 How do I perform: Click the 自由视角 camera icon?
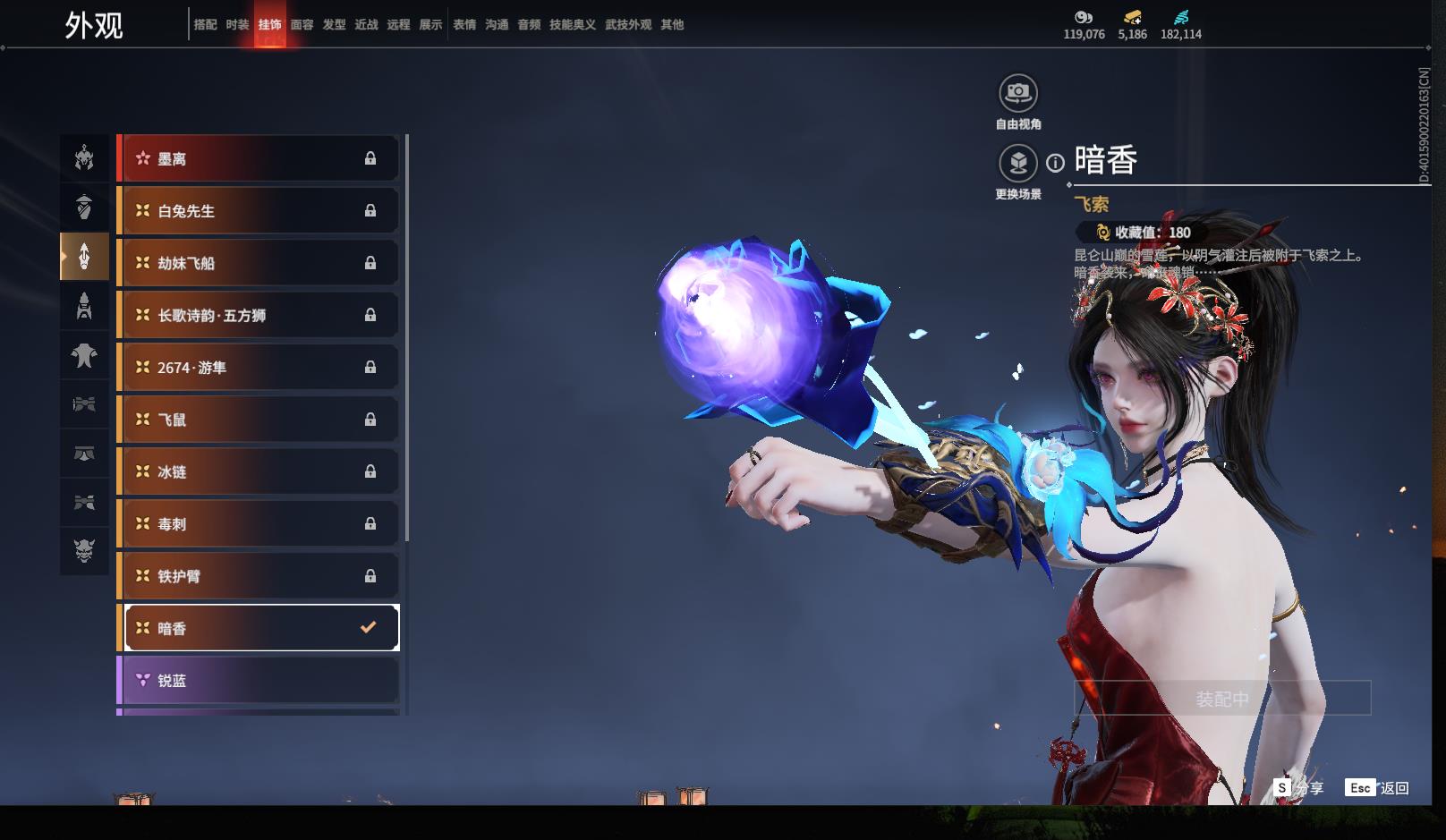(1017, 93)
